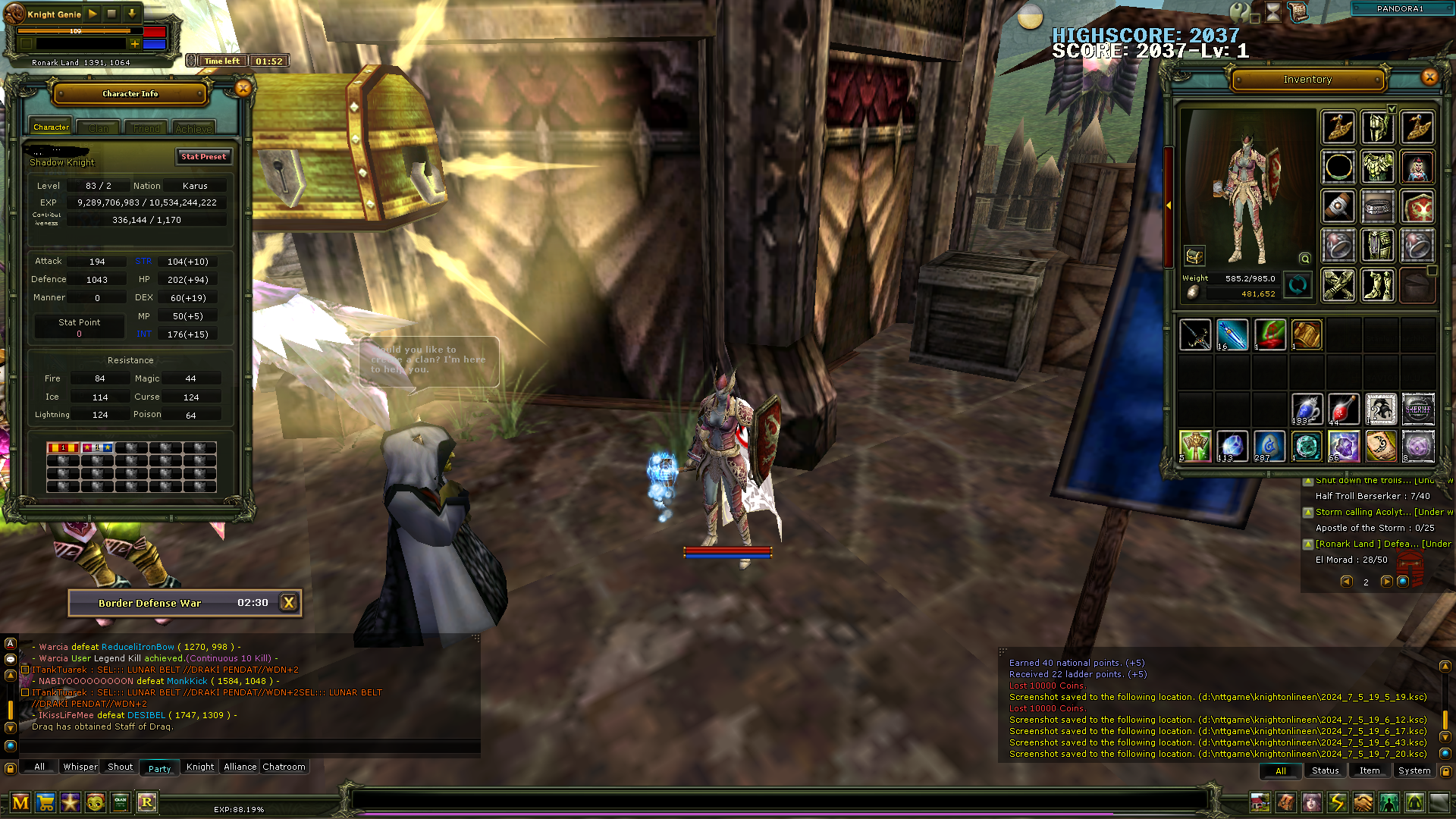Image resolution: width=1456 pixels, height=819 pixels.
Task: Open the house icon near the chat tabs
Action: click(x=1260, y=802)
